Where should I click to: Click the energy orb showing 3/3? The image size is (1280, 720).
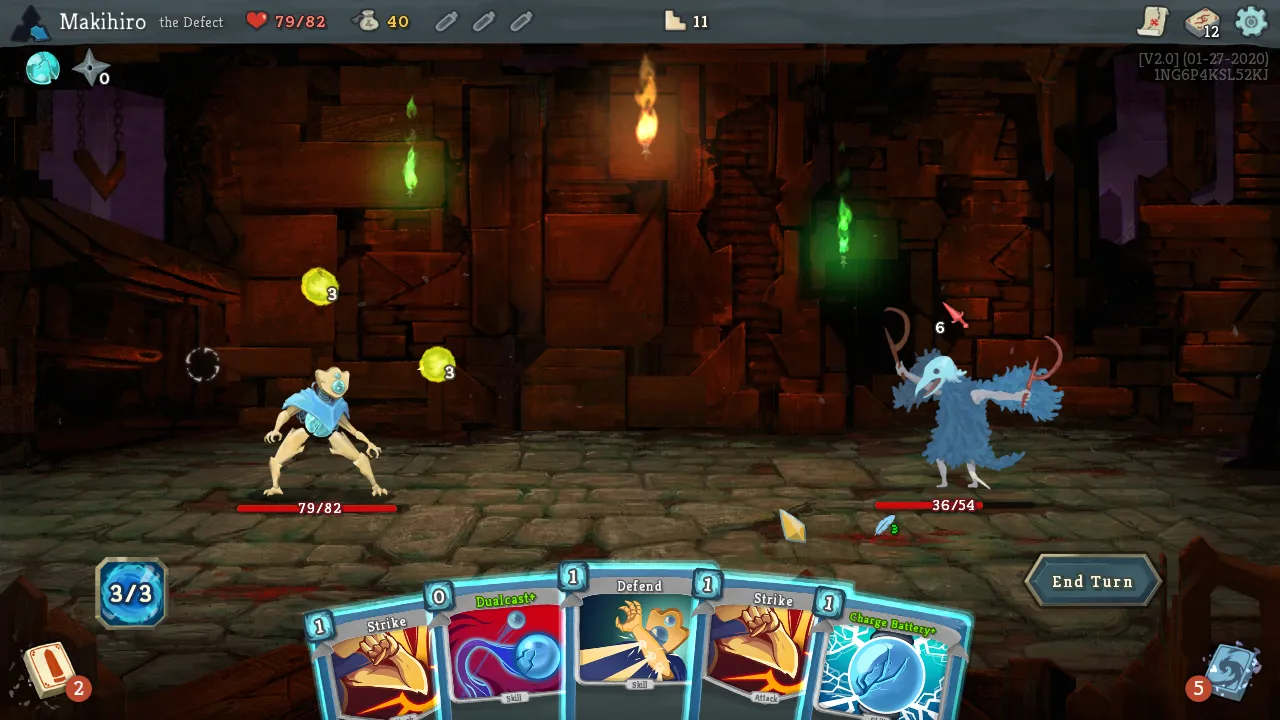(x=131, y=592)
